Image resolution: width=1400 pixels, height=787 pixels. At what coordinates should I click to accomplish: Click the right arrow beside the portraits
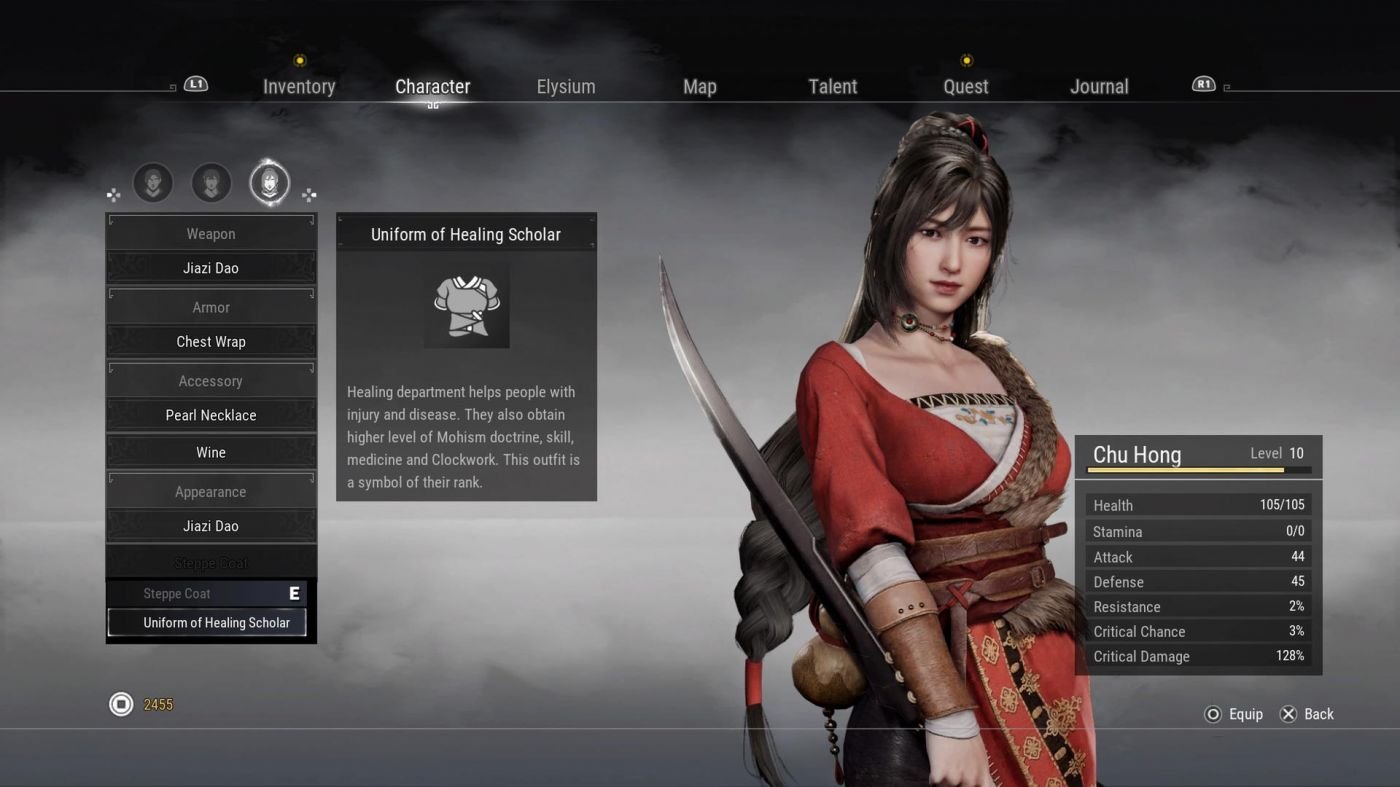coord(309,194)
